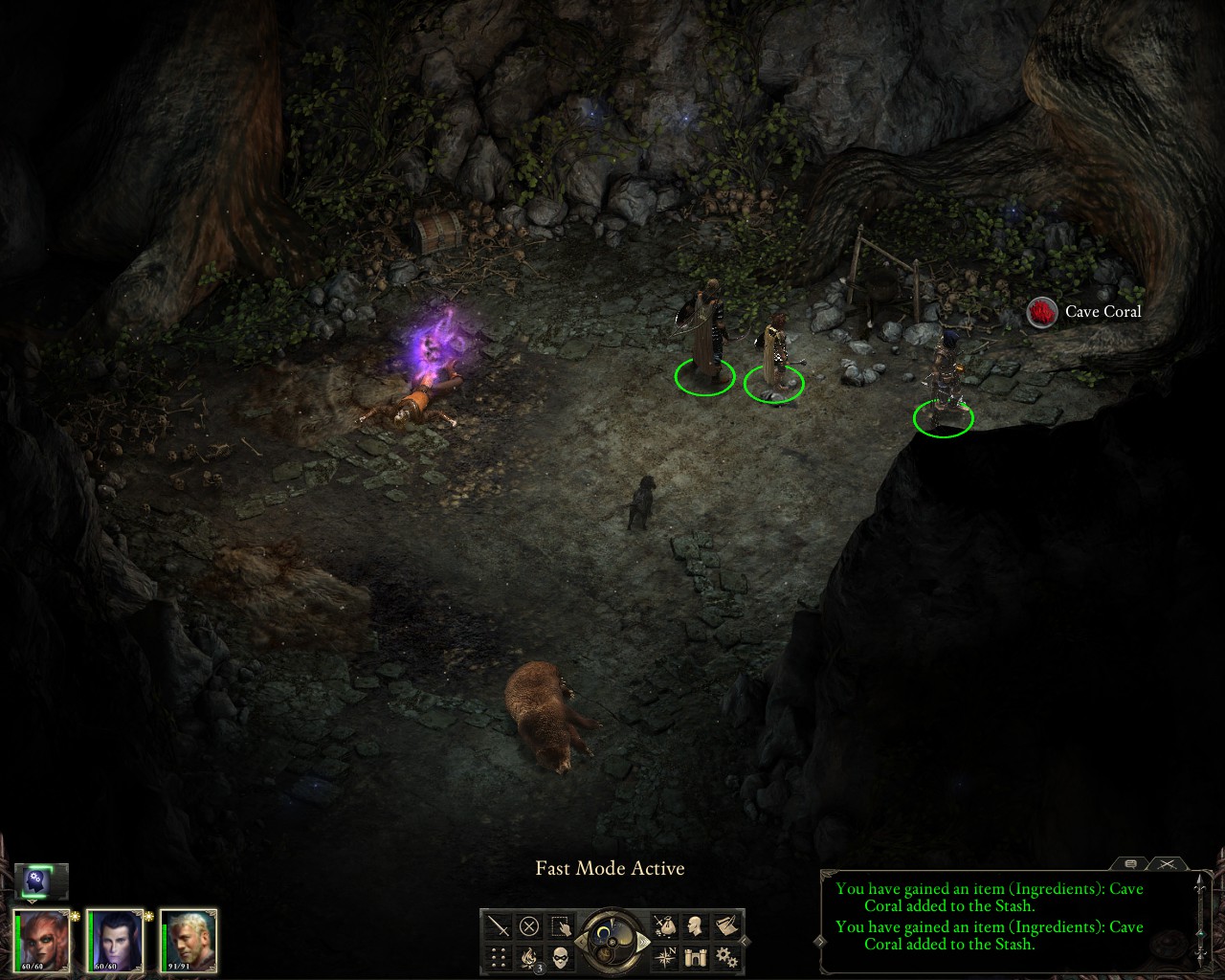Select the dark-haired elf portrait
The width and height of the screenshot is (1225, 980).
(116, 940)
